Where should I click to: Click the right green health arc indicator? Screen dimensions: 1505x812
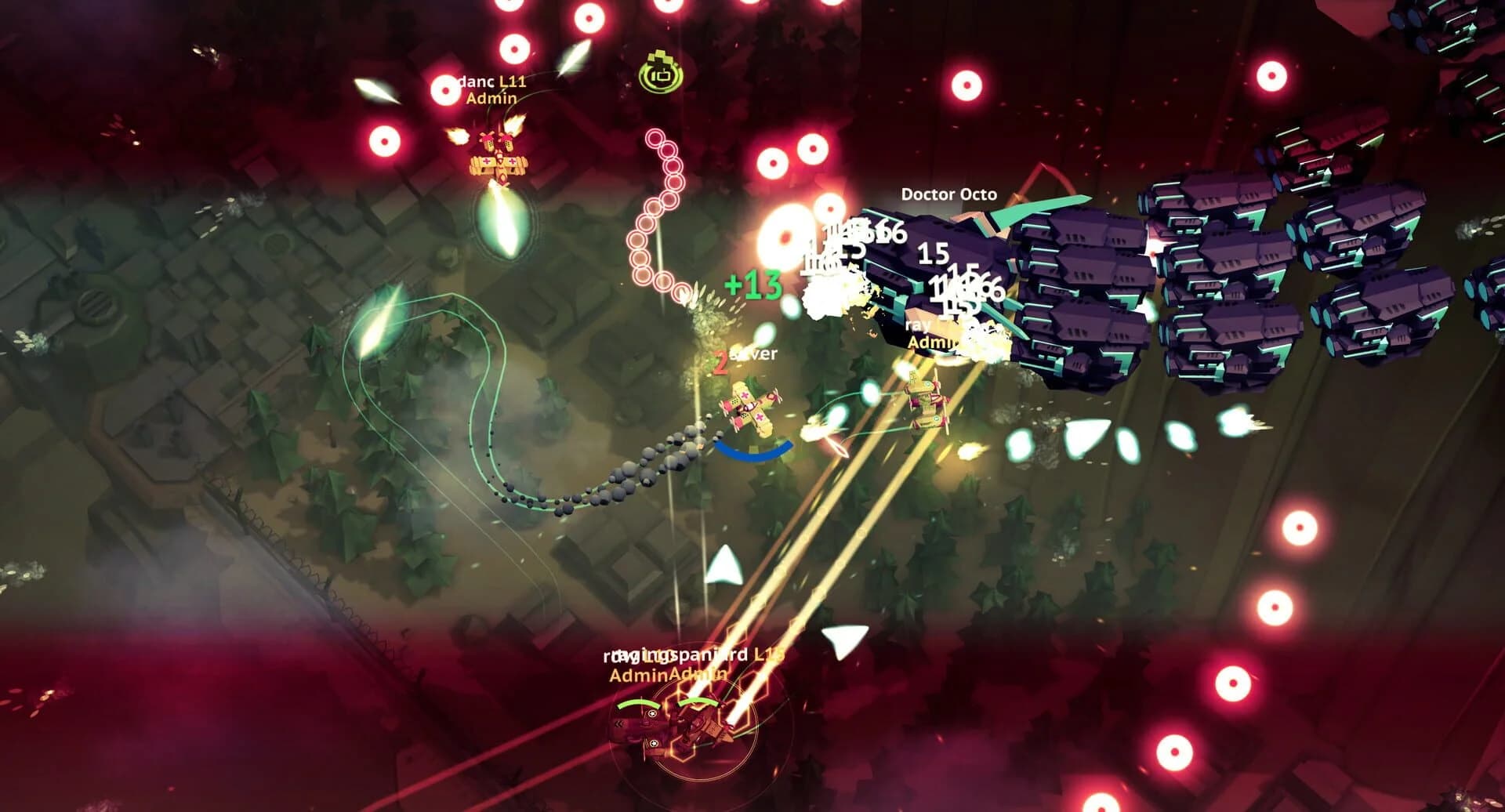coord(697,702)
